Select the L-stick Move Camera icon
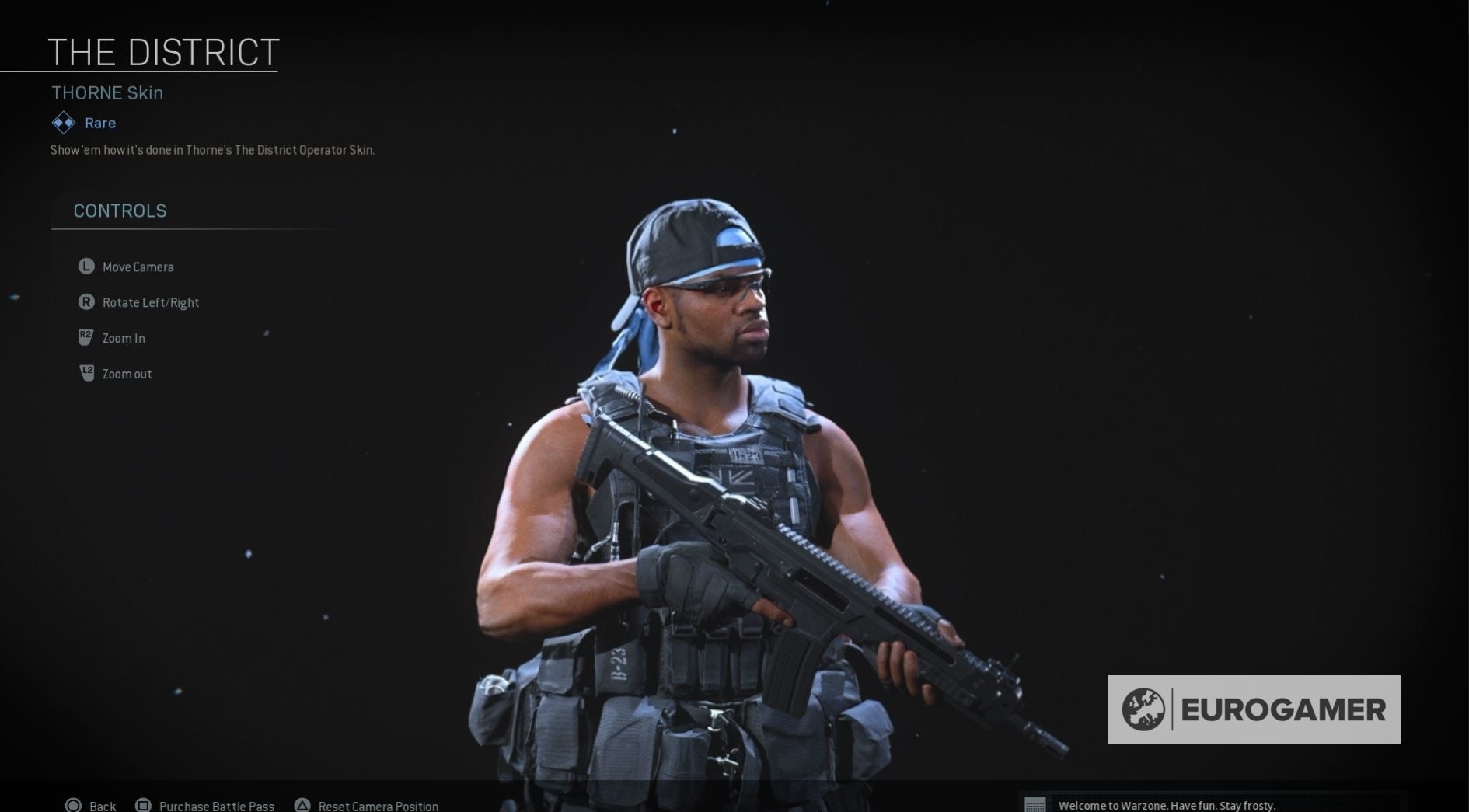Image resolution: width=1469 pixels, height=812 pixels. tap(85, 267)
